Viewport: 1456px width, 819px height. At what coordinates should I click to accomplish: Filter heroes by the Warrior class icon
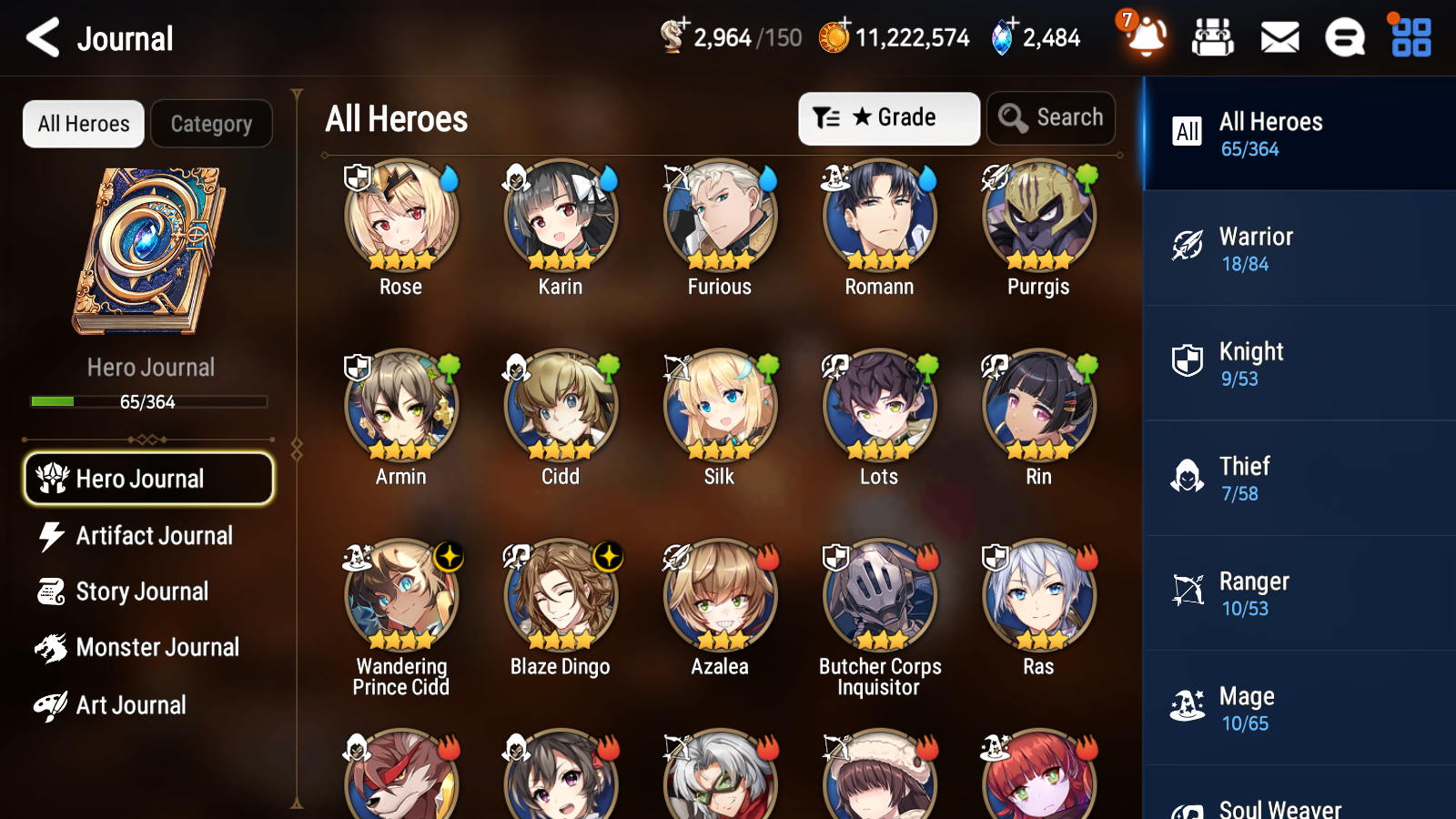(1186, 248)
